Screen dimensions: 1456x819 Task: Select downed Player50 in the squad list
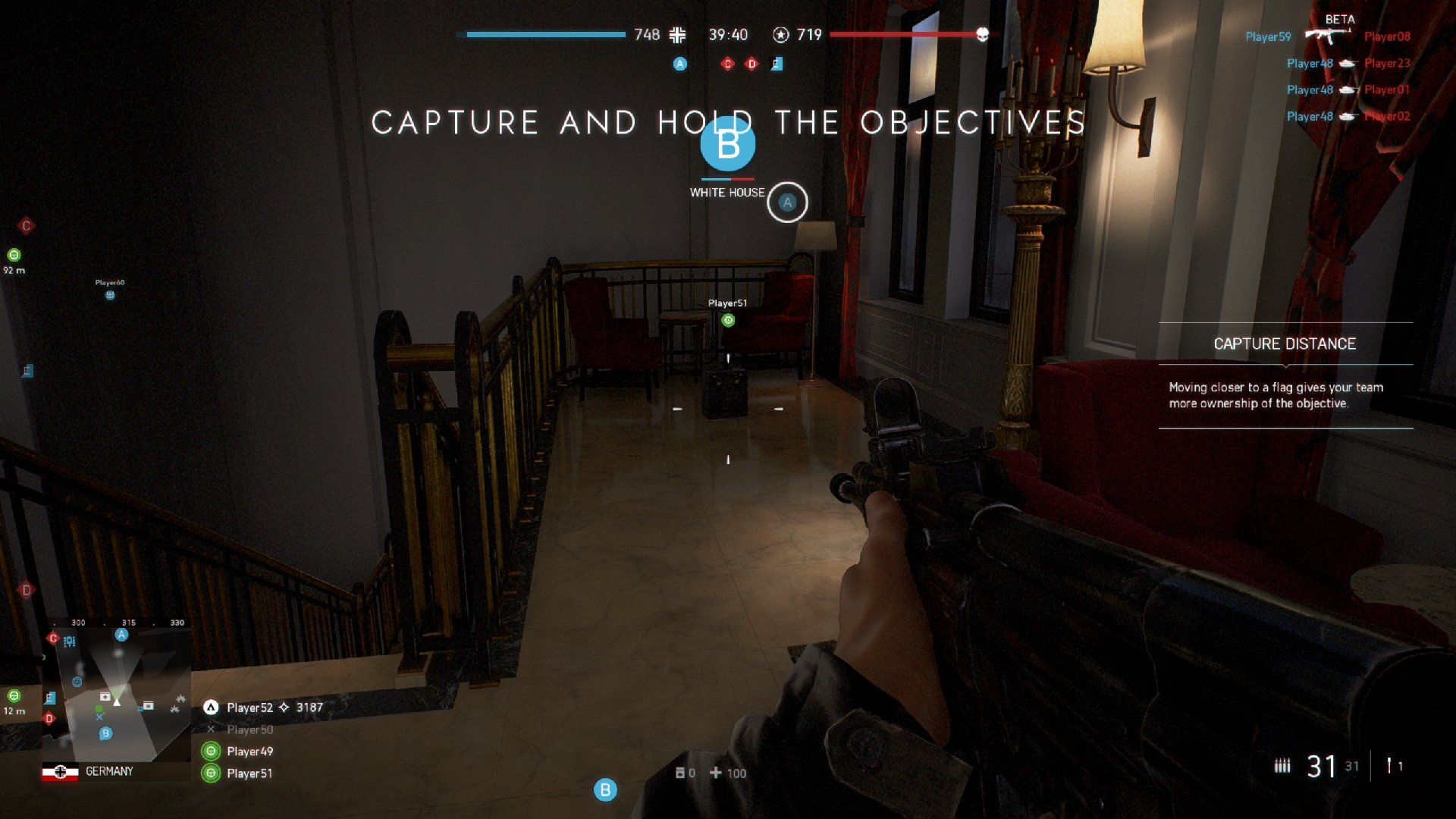[x=249, y=730]
